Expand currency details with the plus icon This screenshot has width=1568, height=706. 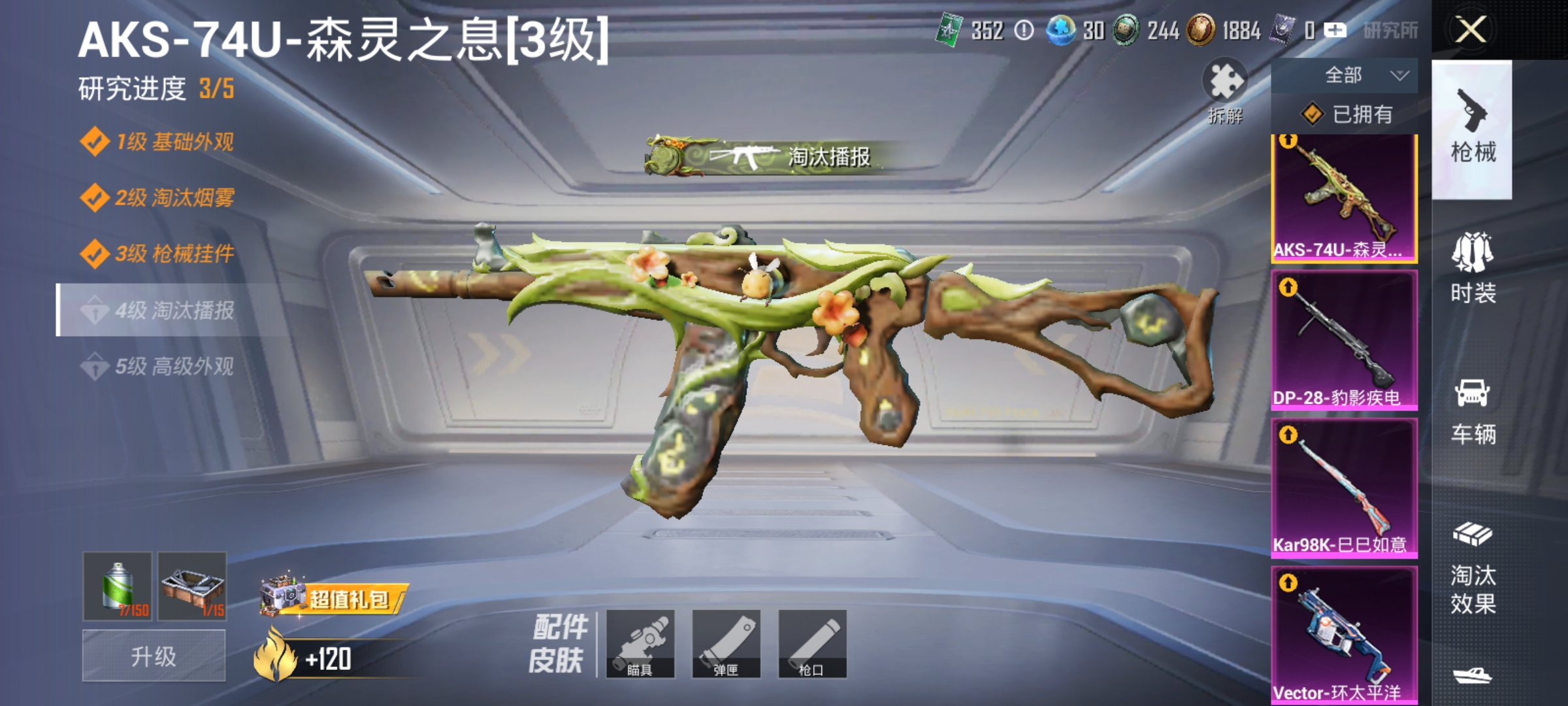1334,30
